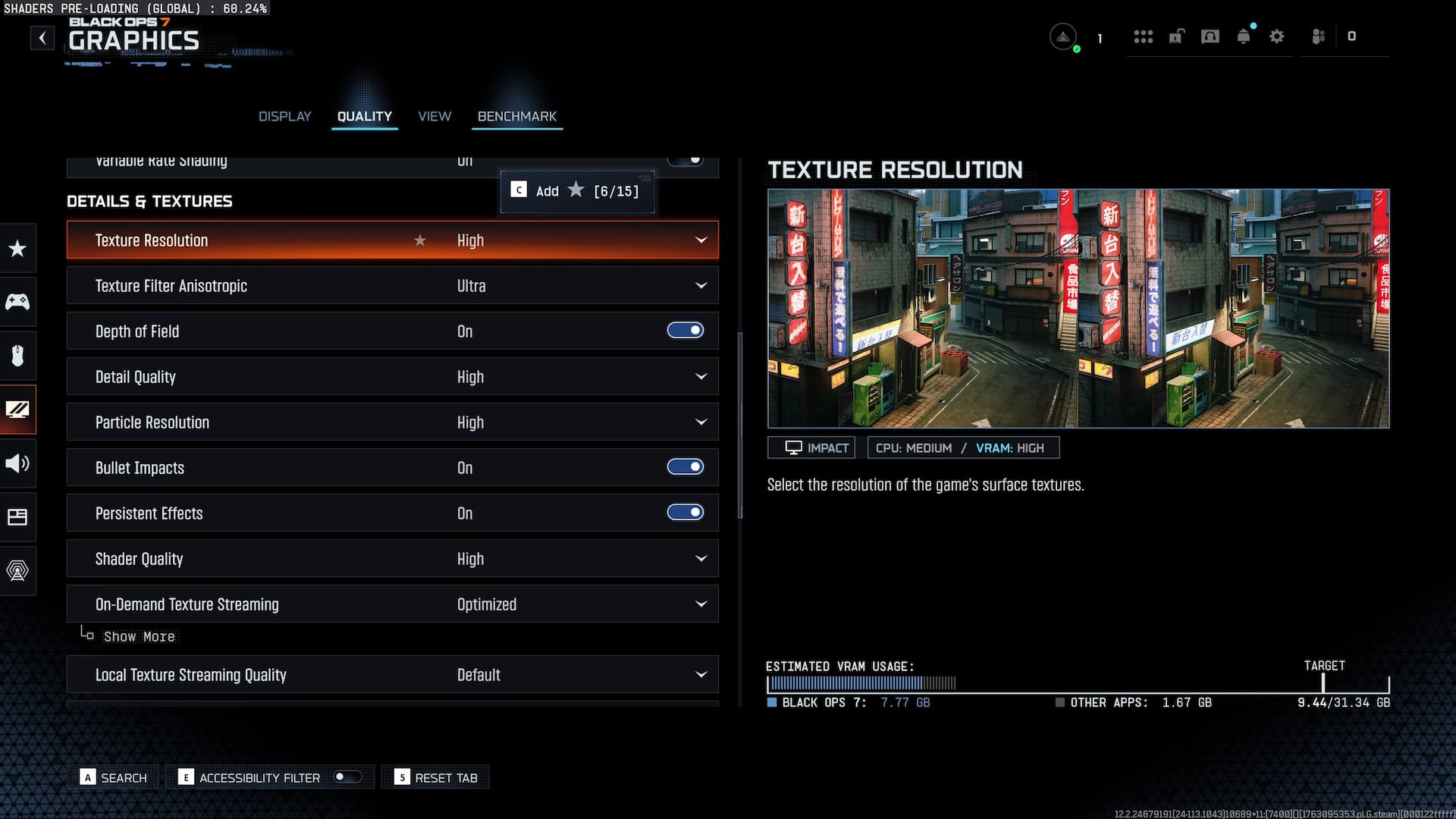
Task: Open keyboard and mouse settings
Action: tap(18, 355)
